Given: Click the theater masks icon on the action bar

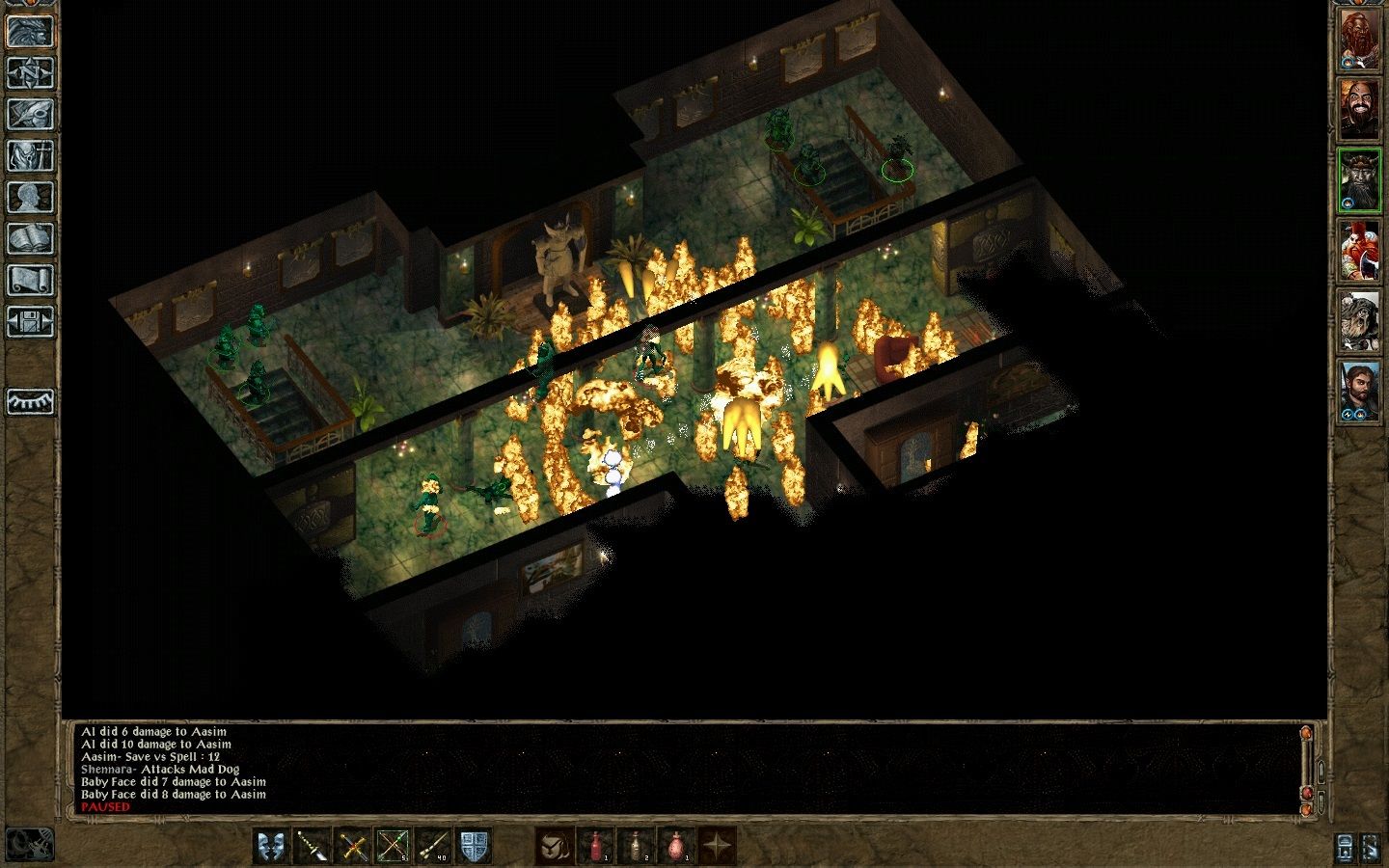Looking at the screenshot, I should [271, 845].
